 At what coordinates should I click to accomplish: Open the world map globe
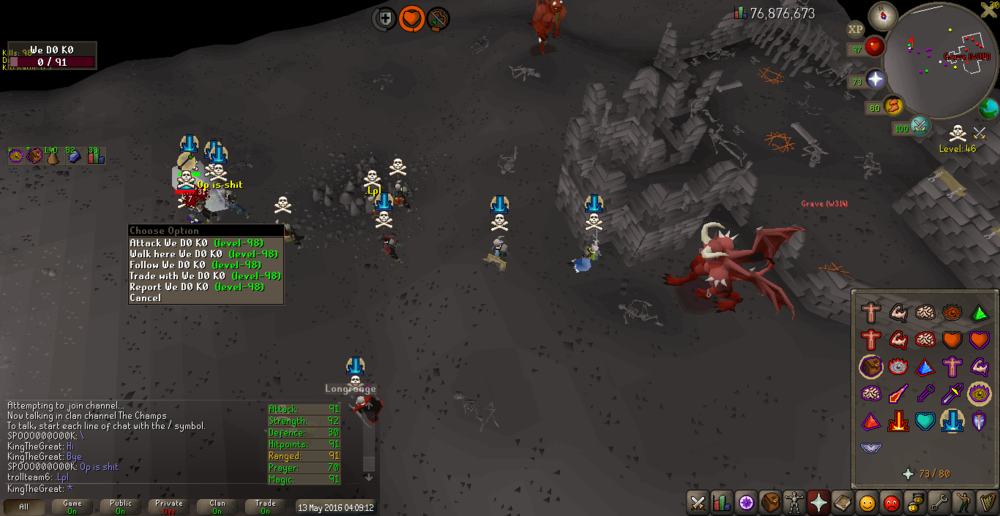pos(989,108)
